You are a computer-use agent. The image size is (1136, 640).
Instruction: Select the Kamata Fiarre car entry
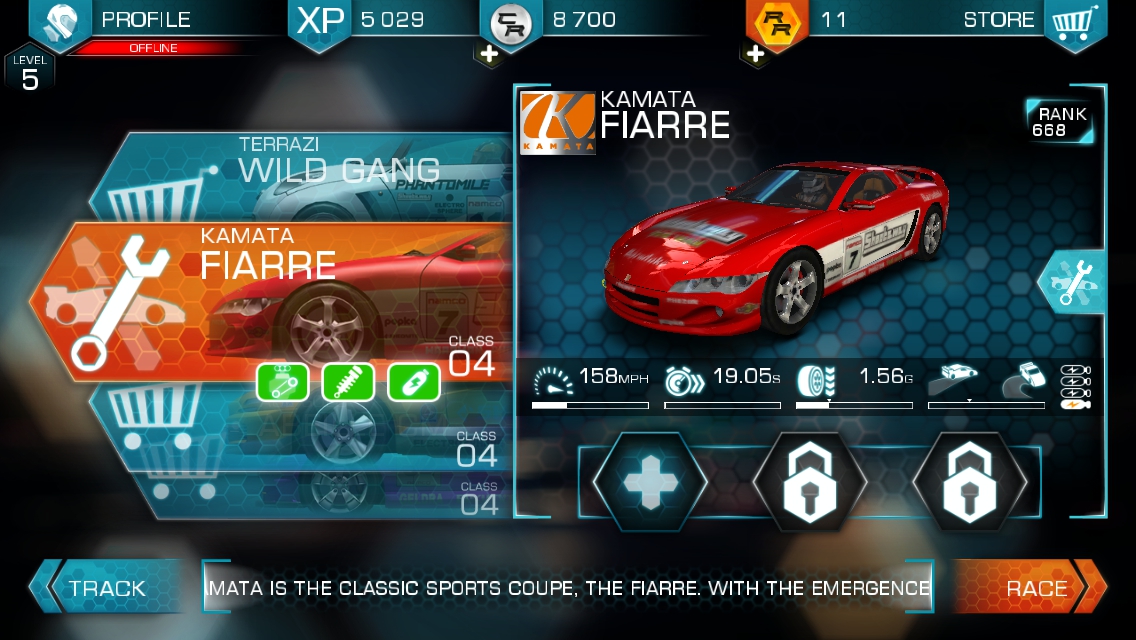tap(270, 300)
